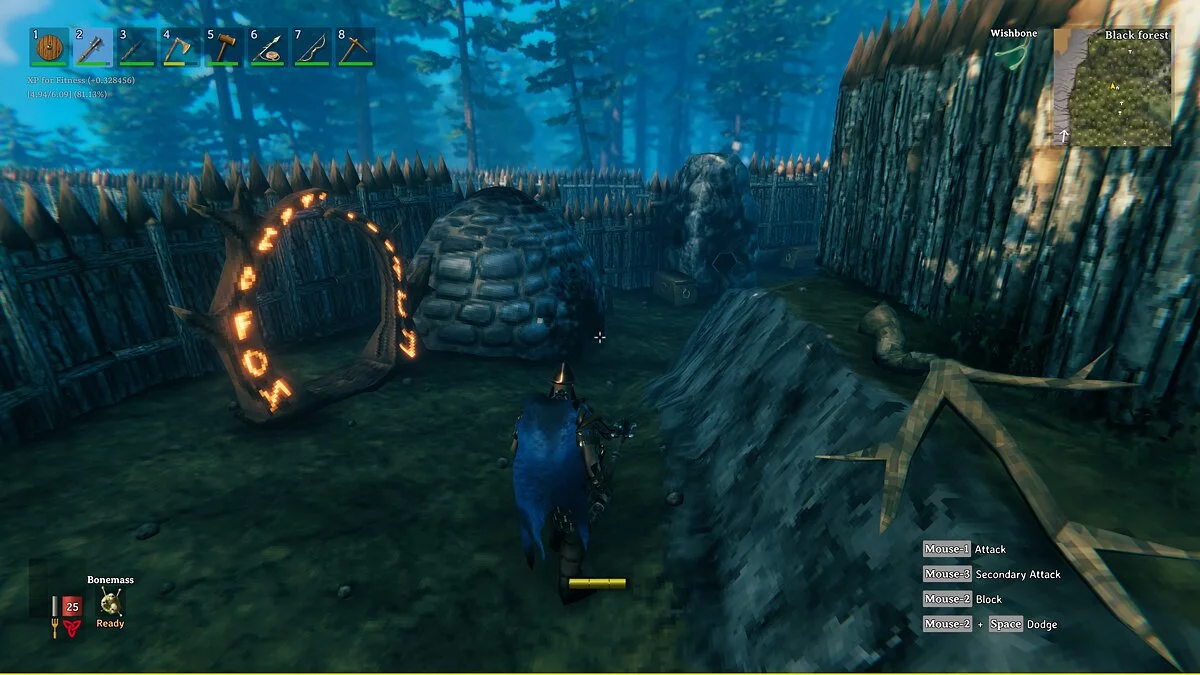
Task: Select the bow in hotbar slot 7
Action: coord(311,47)
